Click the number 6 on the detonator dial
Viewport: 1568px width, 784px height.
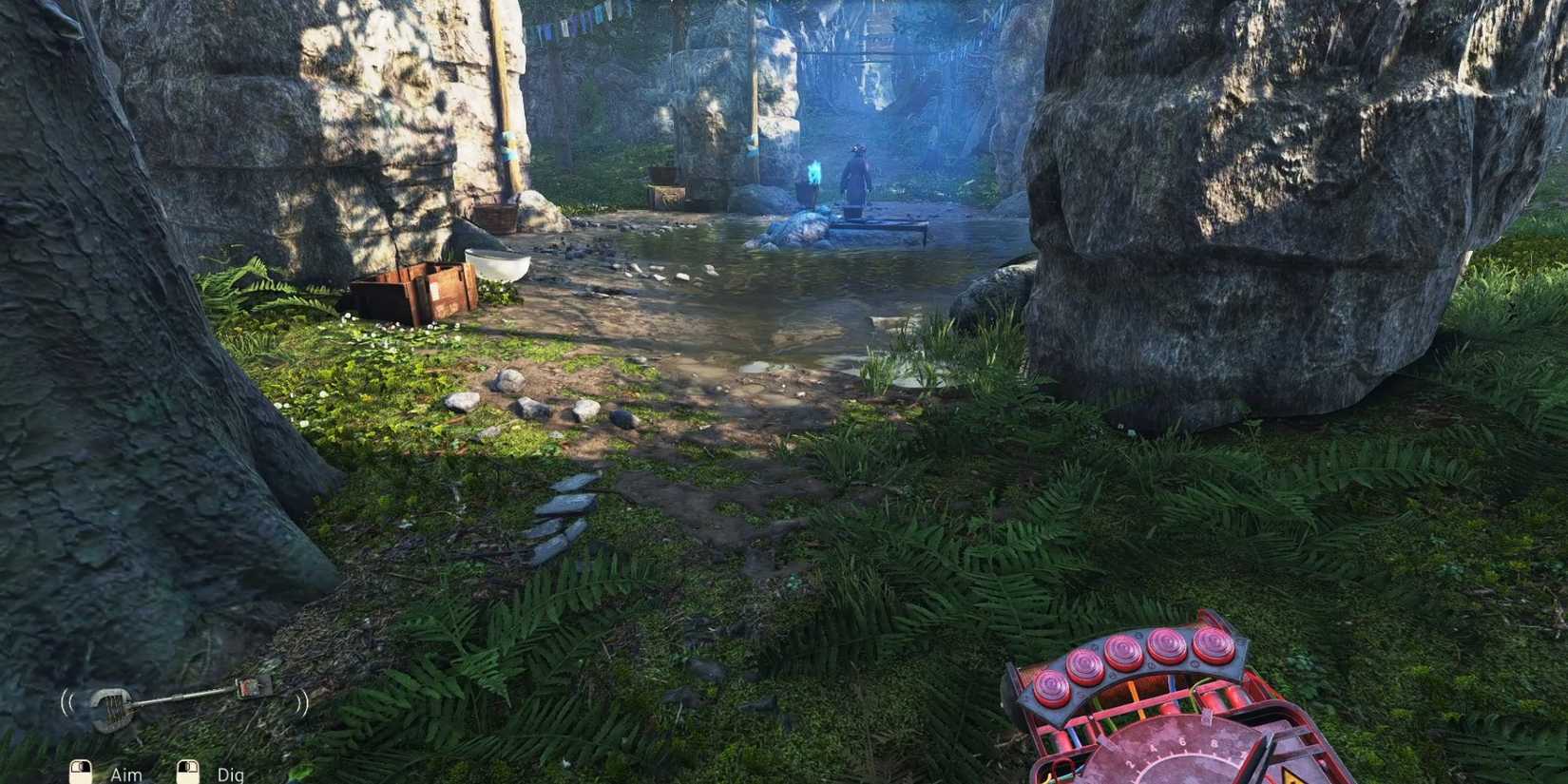(x=1181, y=741)
